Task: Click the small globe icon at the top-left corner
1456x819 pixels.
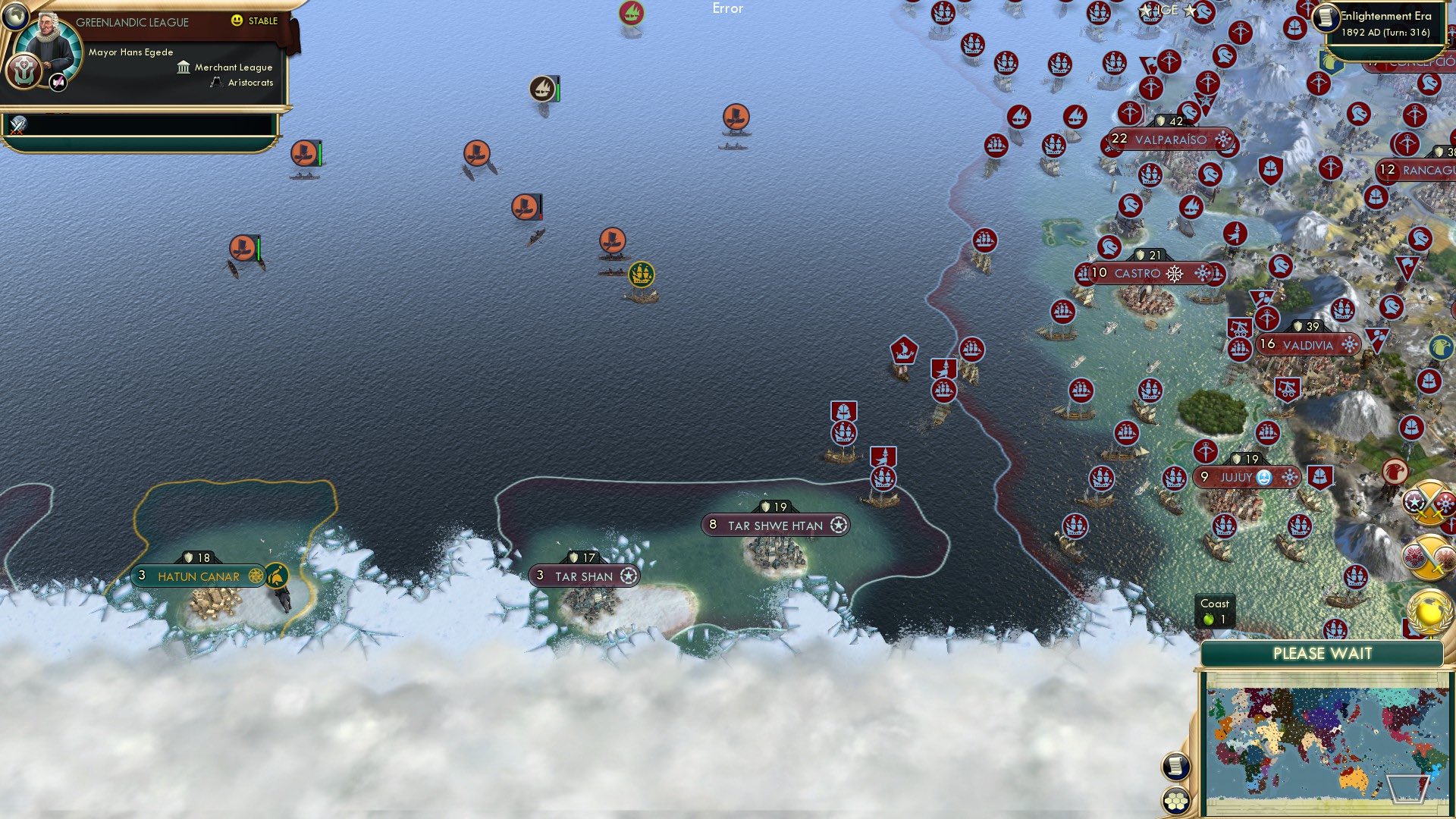Action: point(15,17)
